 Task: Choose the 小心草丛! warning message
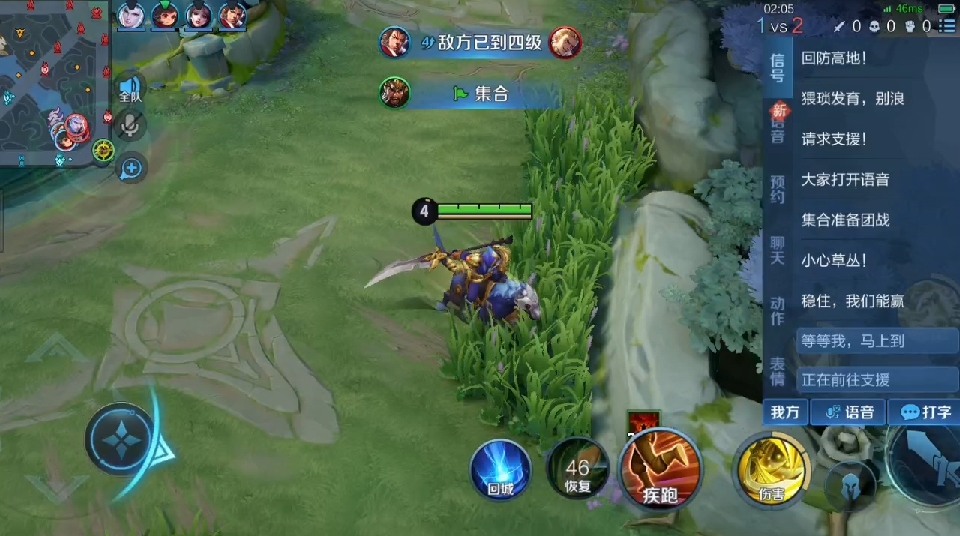coord(834,260)
